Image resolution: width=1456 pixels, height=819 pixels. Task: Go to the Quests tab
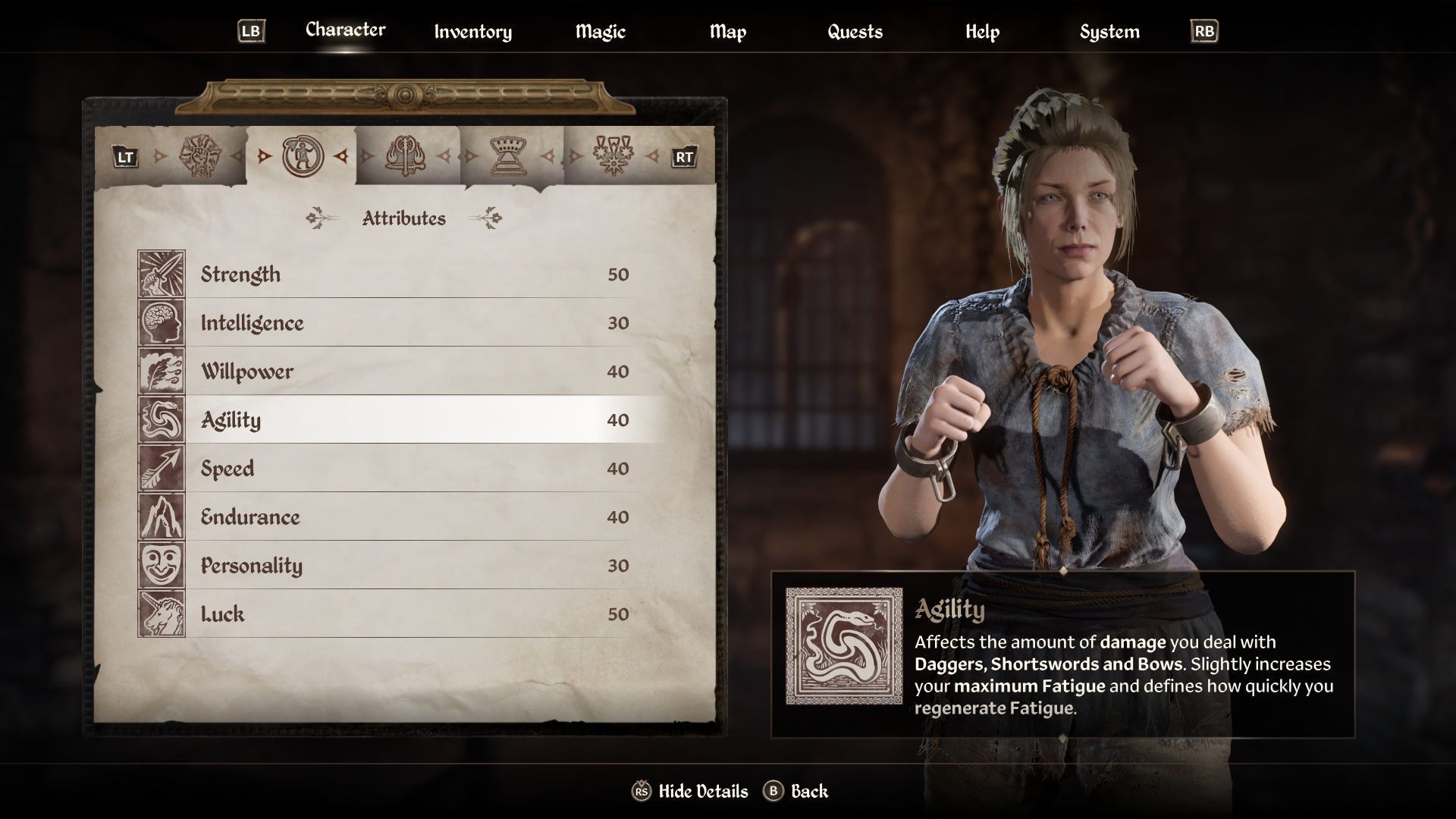[x=855, y=32]
